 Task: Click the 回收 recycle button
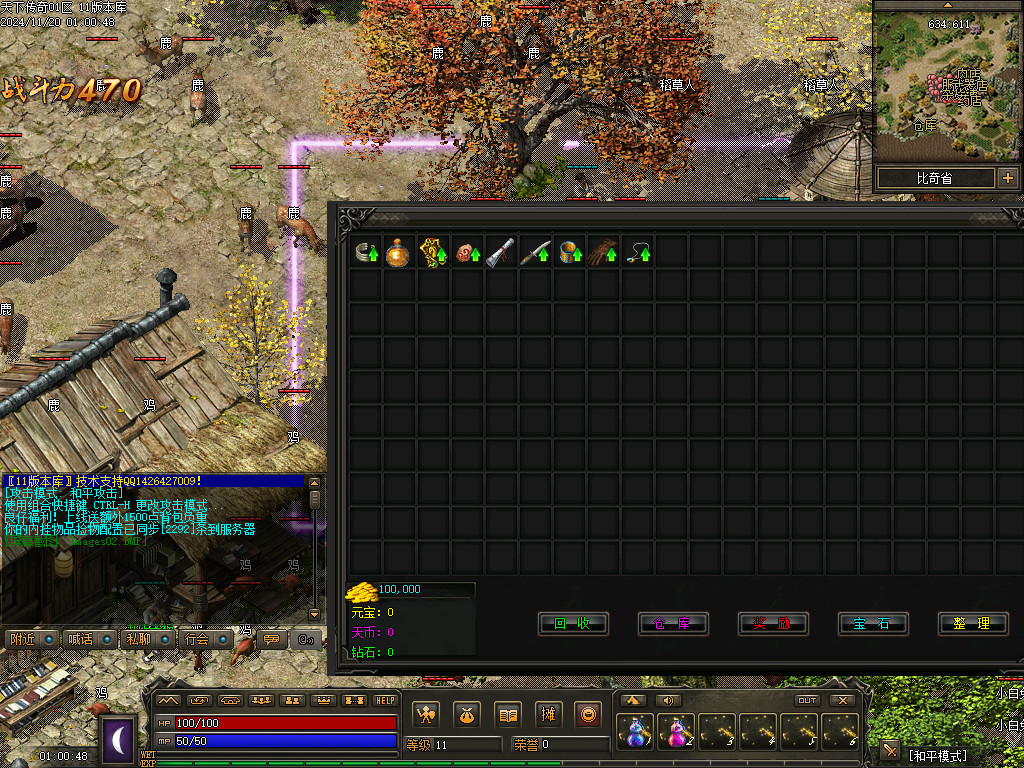tap(573, 623)
